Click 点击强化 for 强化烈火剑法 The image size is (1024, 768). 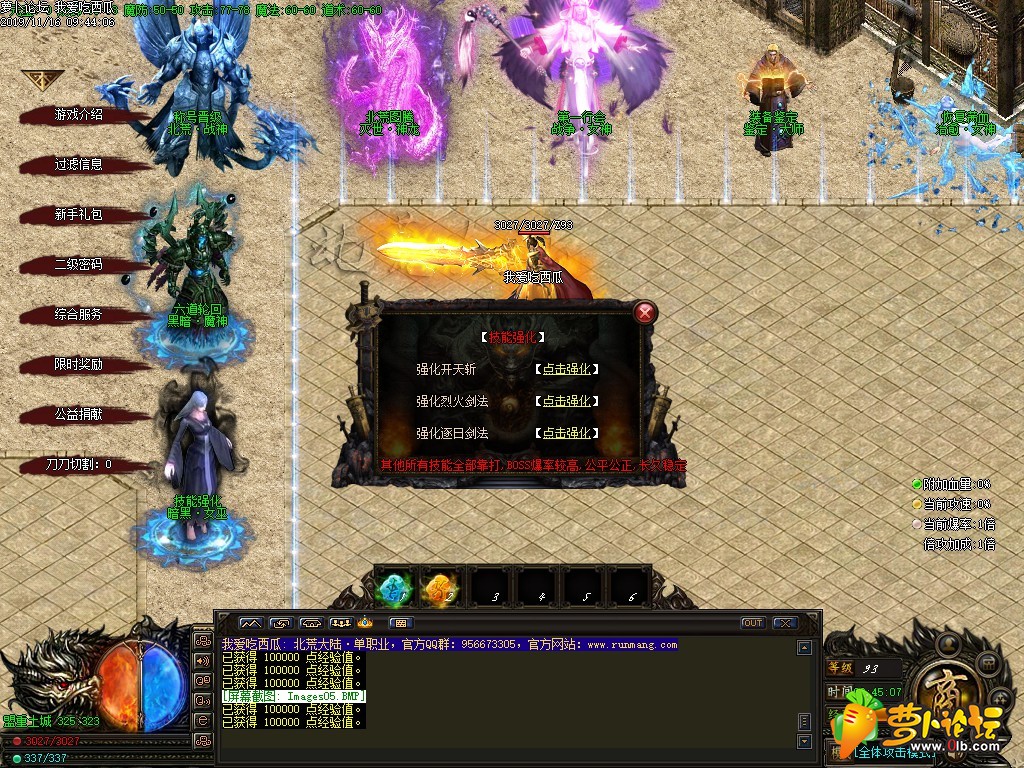567,401
